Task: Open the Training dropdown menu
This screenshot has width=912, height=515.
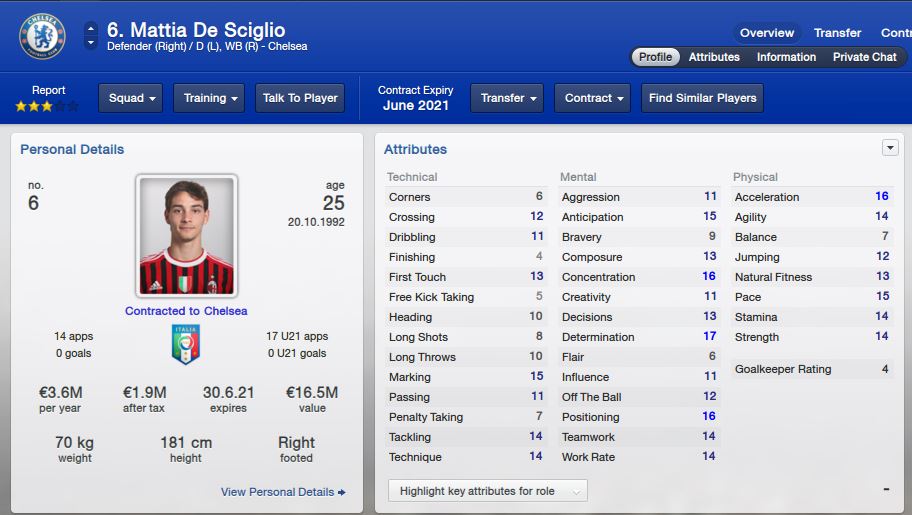Action: coord(209,98)
